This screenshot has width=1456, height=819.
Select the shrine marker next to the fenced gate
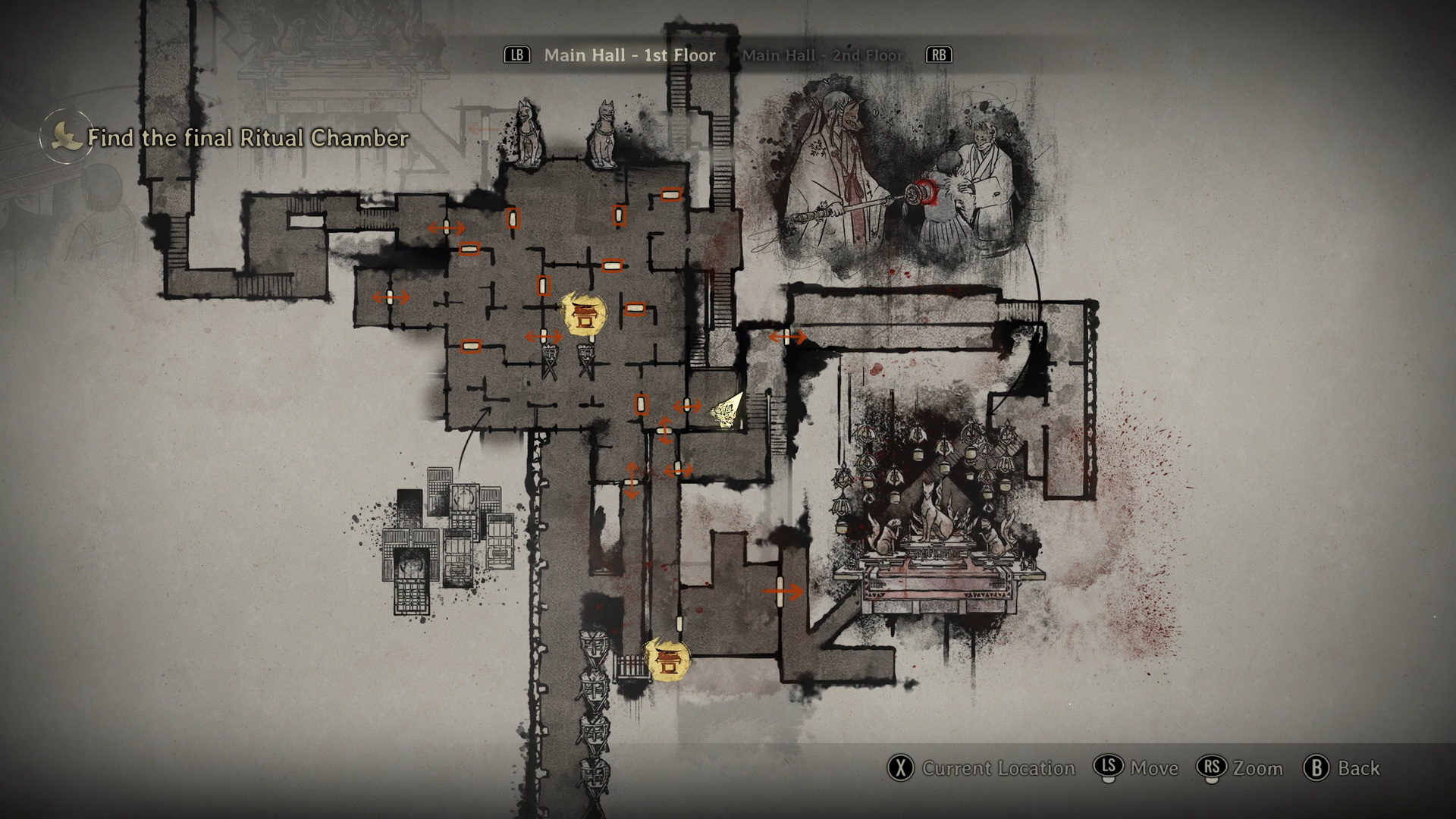[667, 660]
